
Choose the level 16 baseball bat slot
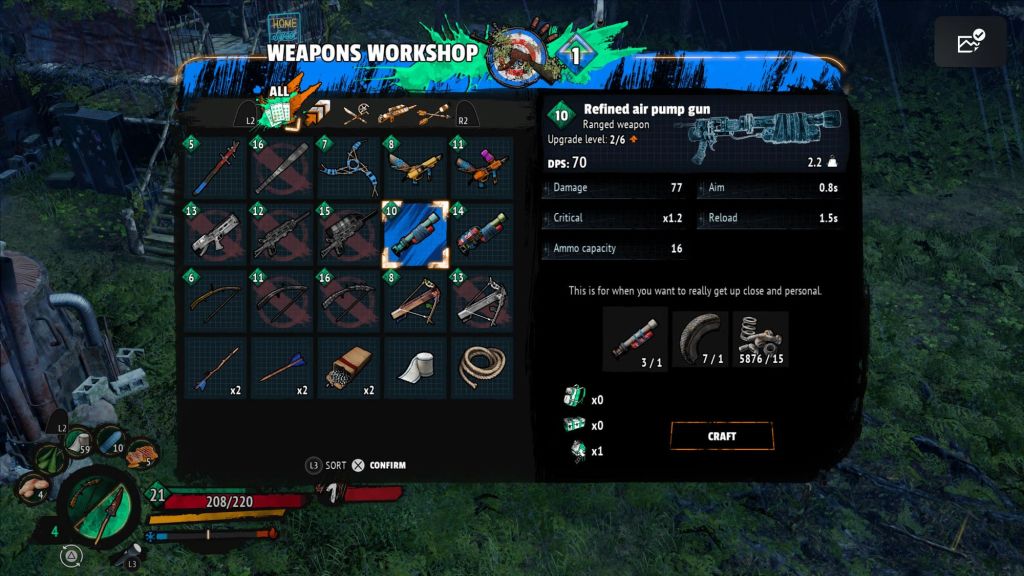(282, 167)
